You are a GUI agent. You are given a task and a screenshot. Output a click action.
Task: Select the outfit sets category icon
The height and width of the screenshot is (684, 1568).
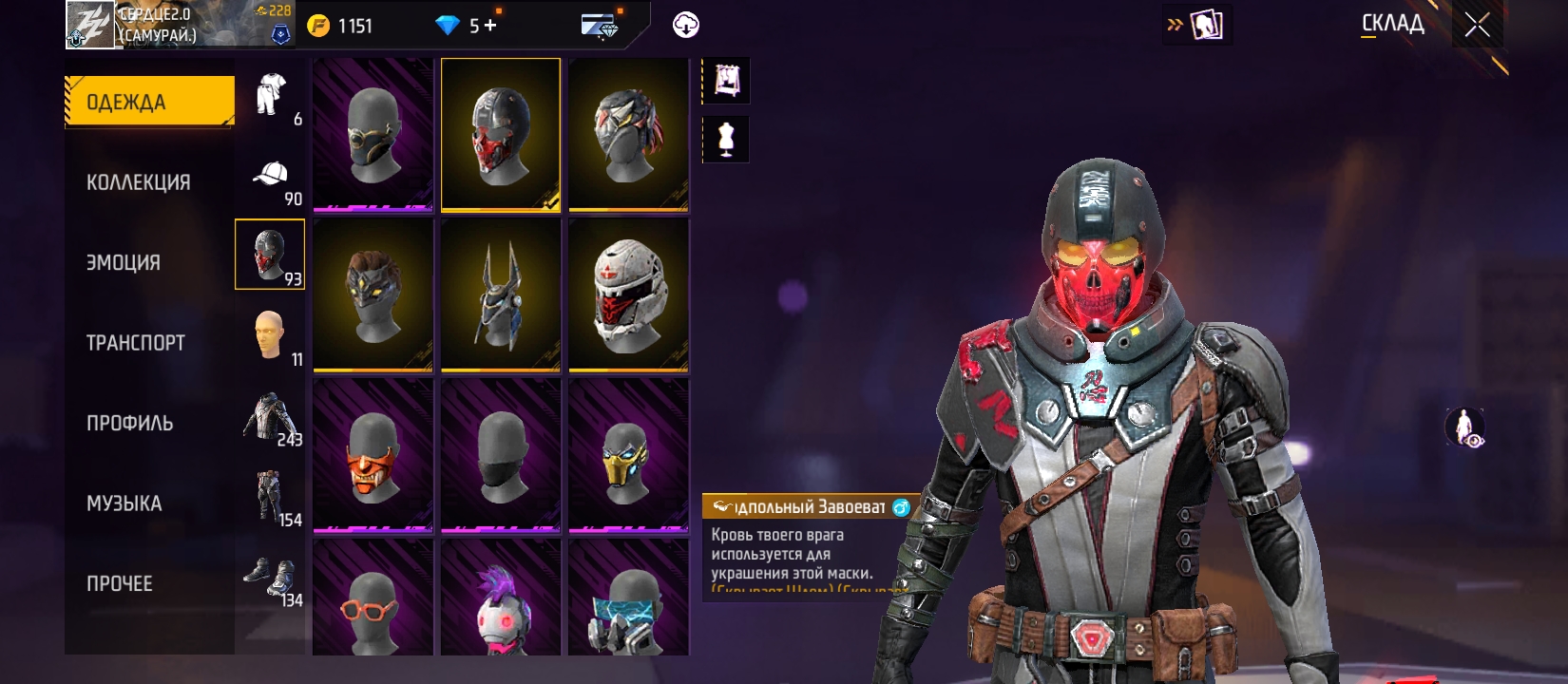tap(271, 95)
